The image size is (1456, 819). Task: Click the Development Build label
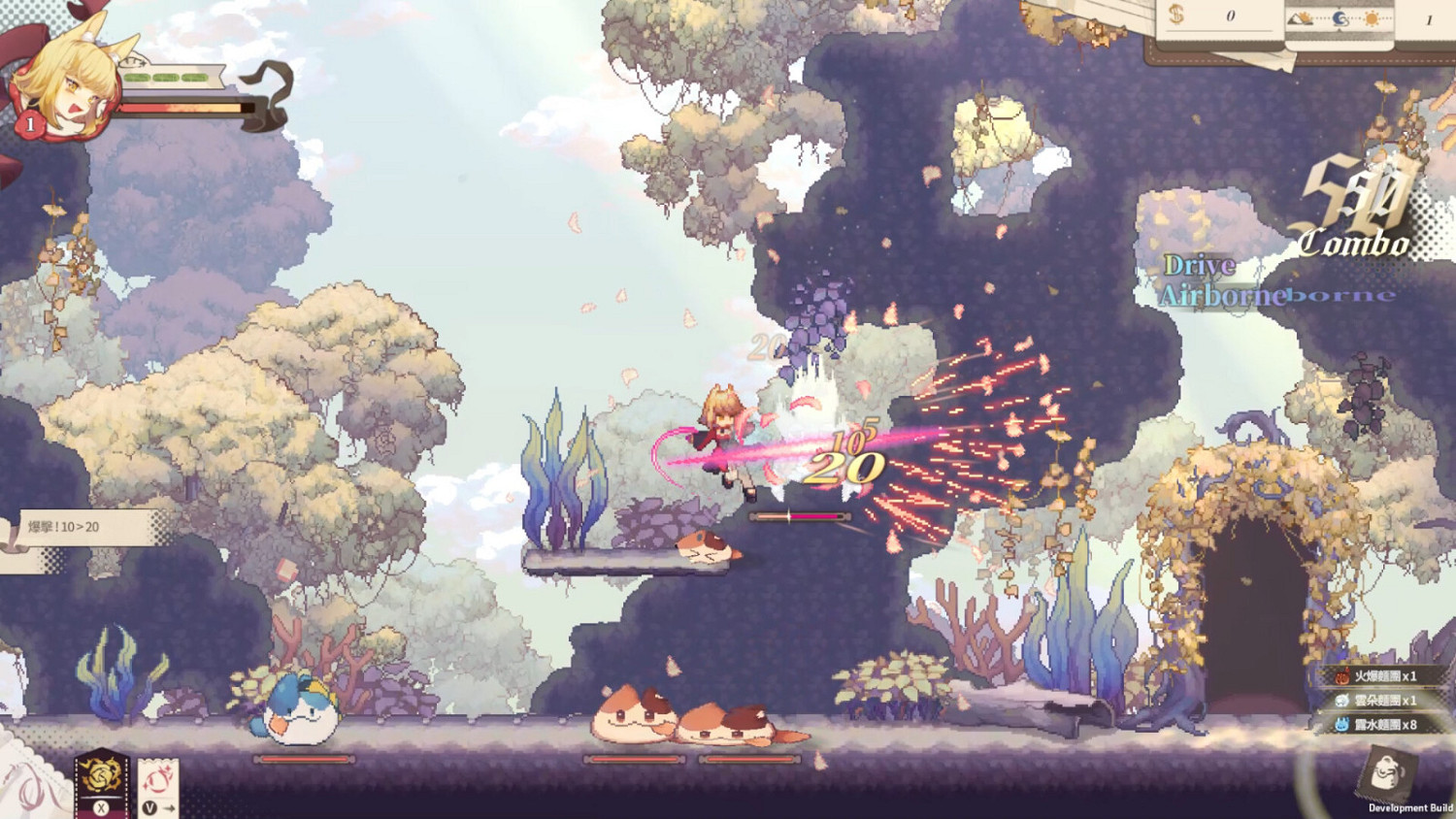click(x=1405, y=805)
